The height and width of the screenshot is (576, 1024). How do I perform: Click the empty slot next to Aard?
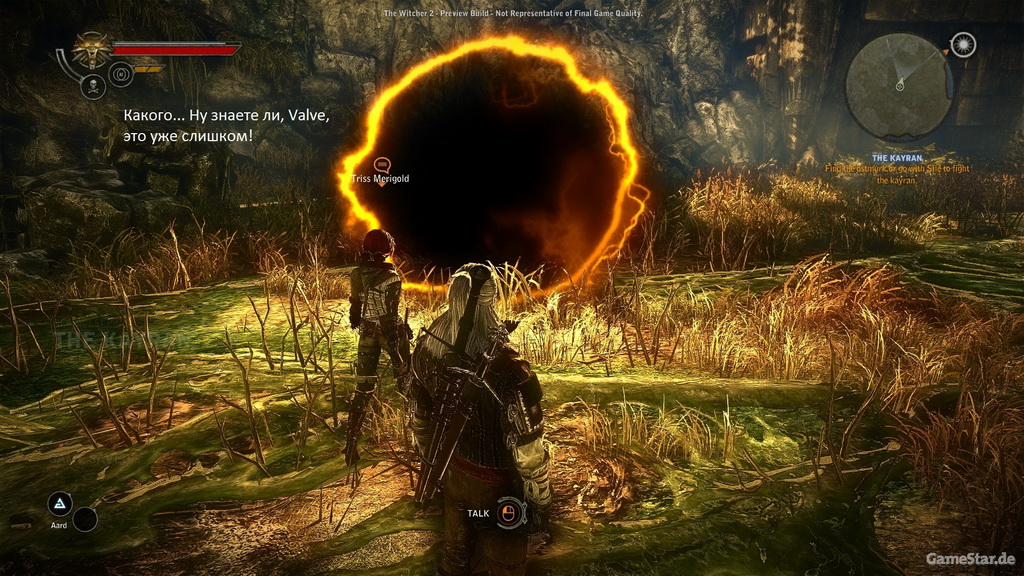tap(85, 519)
